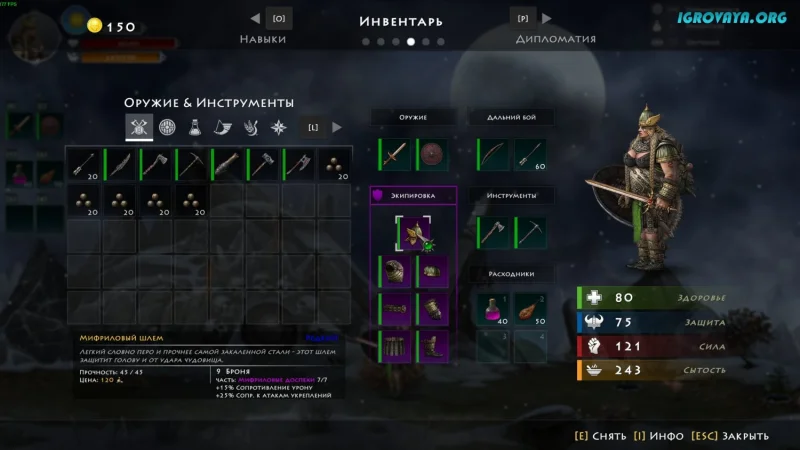Viewport: 800px width, 450px height.
Task: Select the arrows stack in inventory grid
Action: pyautogui.click(x=84, y=164)
